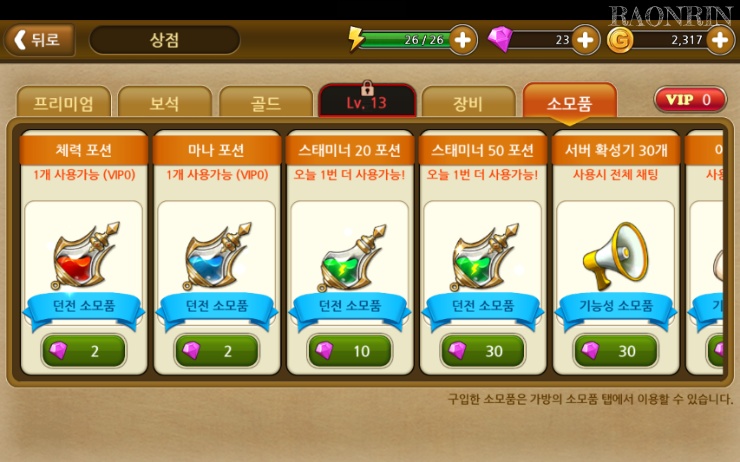The image size is (740, 462).
Task: Add stamina with the plus button
Action: tap(463, 40)
